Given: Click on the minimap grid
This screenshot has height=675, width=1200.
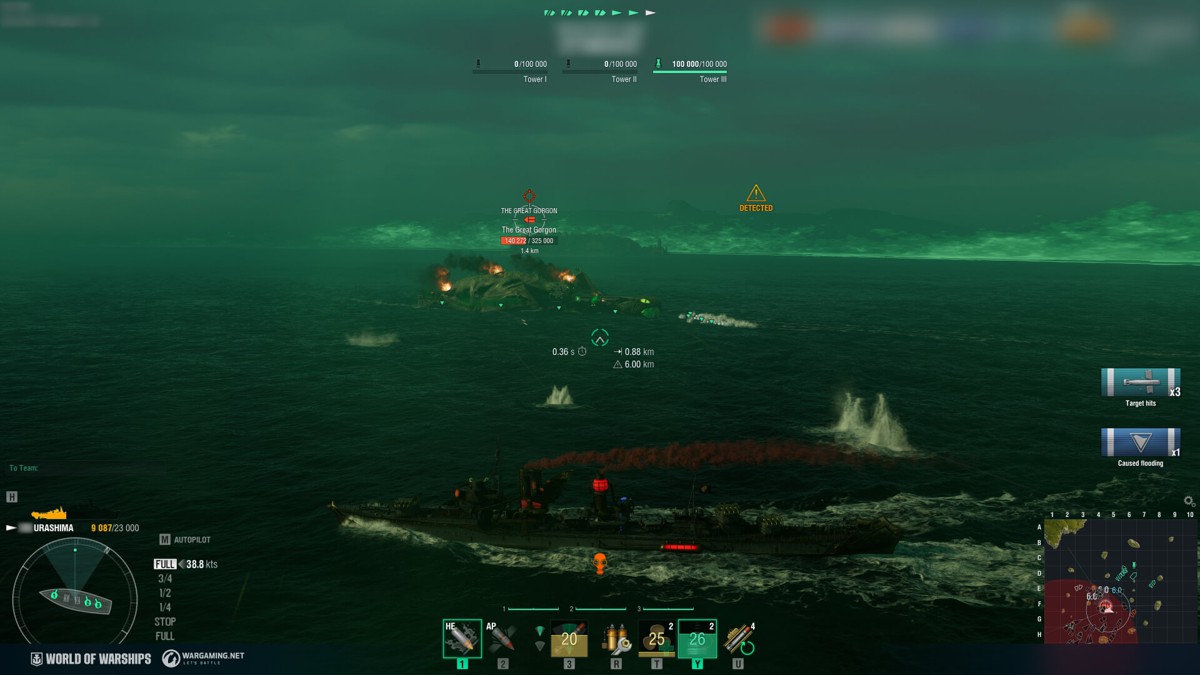Looking at the screenshot, I should (1120, 582).
